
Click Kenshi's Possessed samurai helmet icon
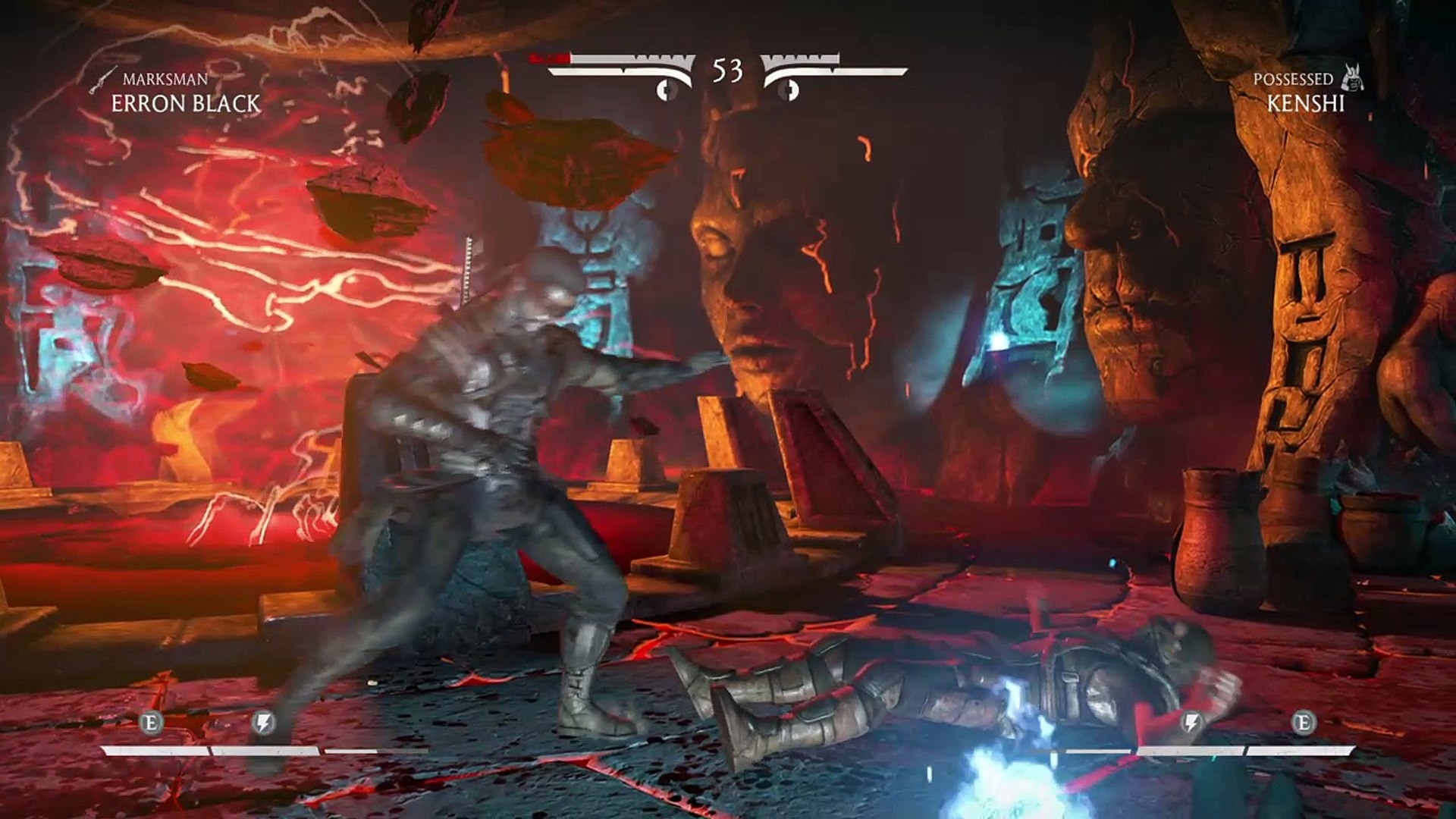coord(1352,78)
